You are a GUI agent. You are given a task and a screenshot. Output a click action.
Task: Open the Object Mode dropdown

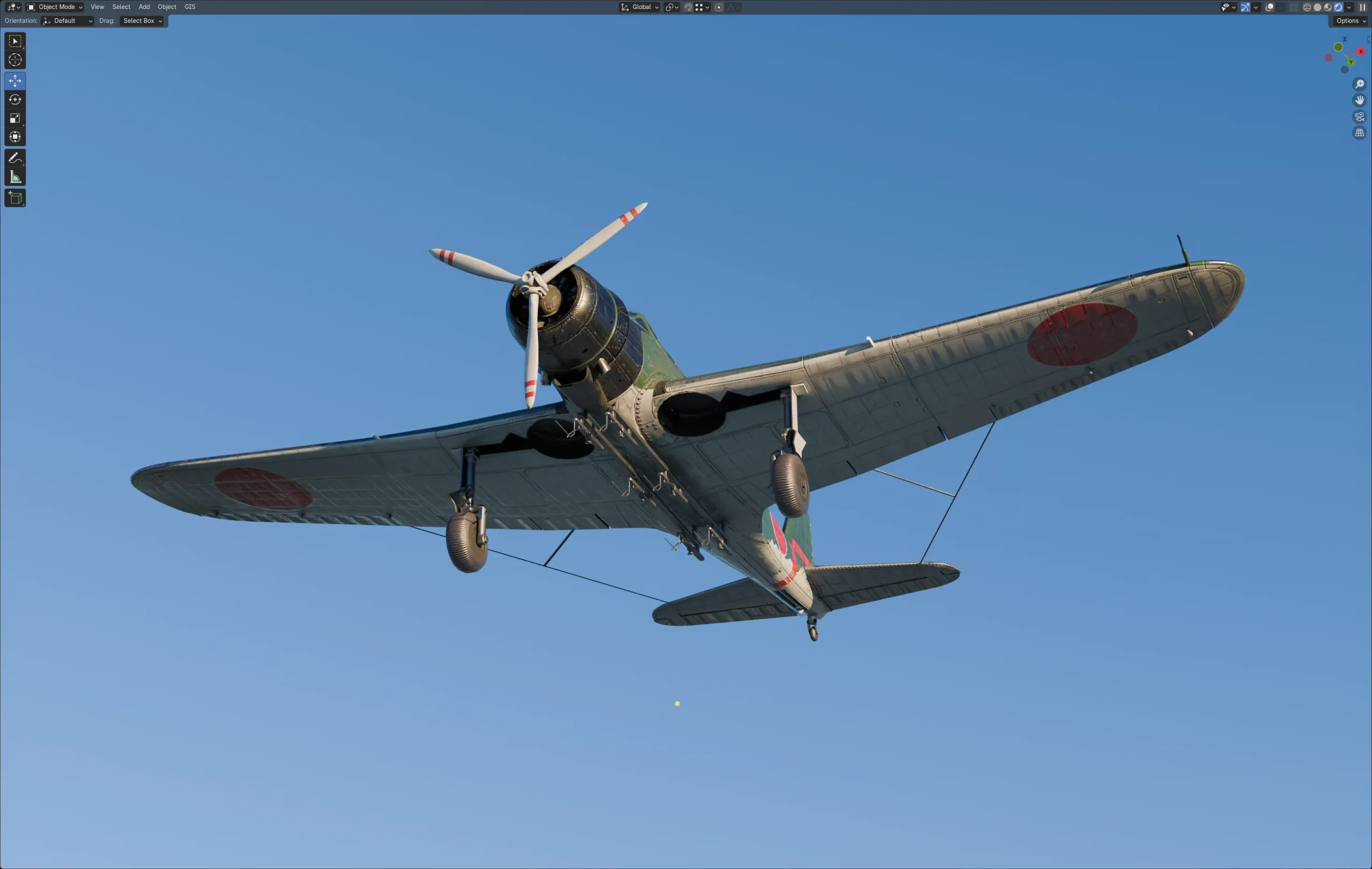coord(55,7)
